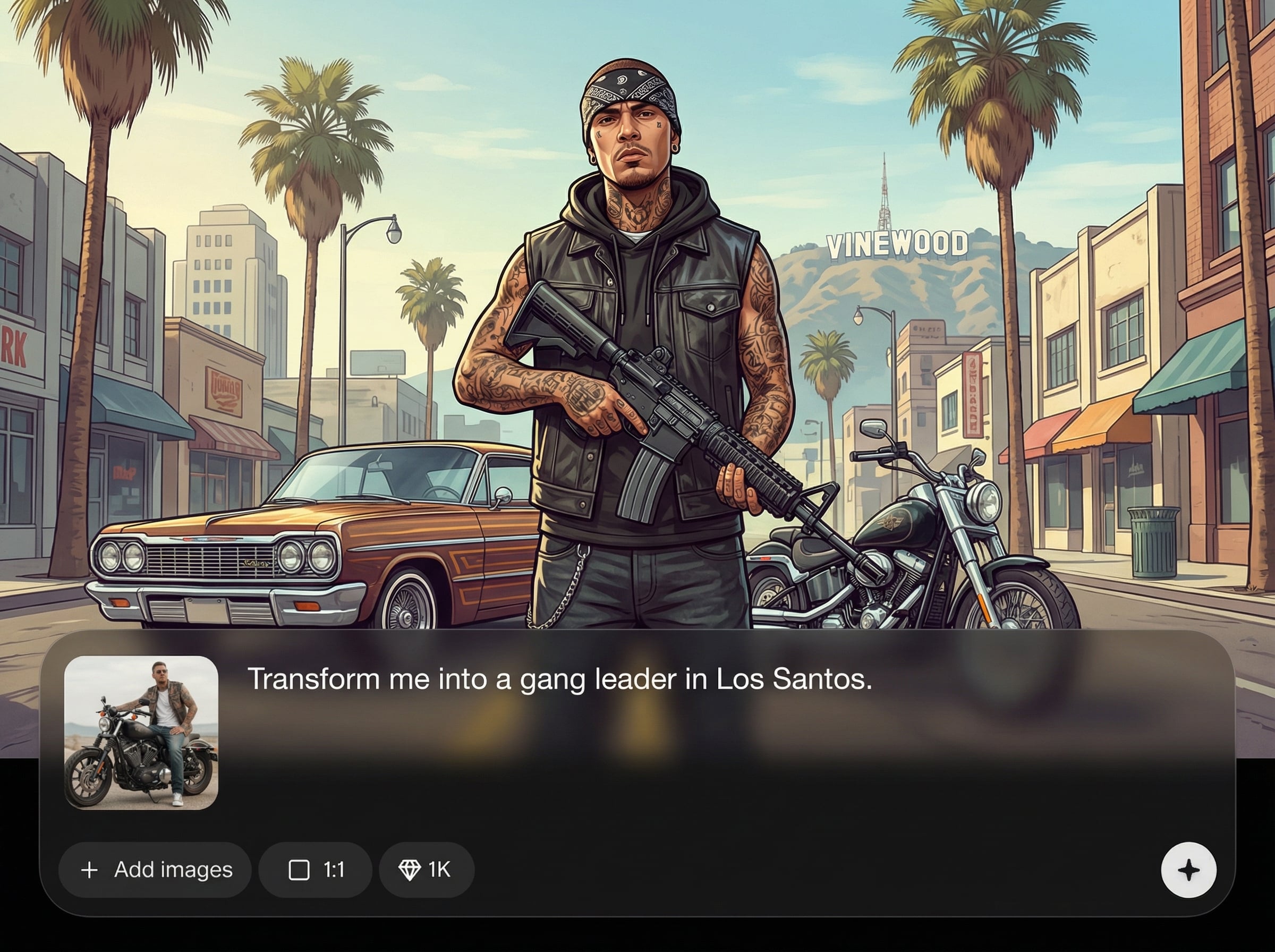Open the 1:1 aspect ratio selector
This screenshot has width=1275, height=952.
click(316, 870)
